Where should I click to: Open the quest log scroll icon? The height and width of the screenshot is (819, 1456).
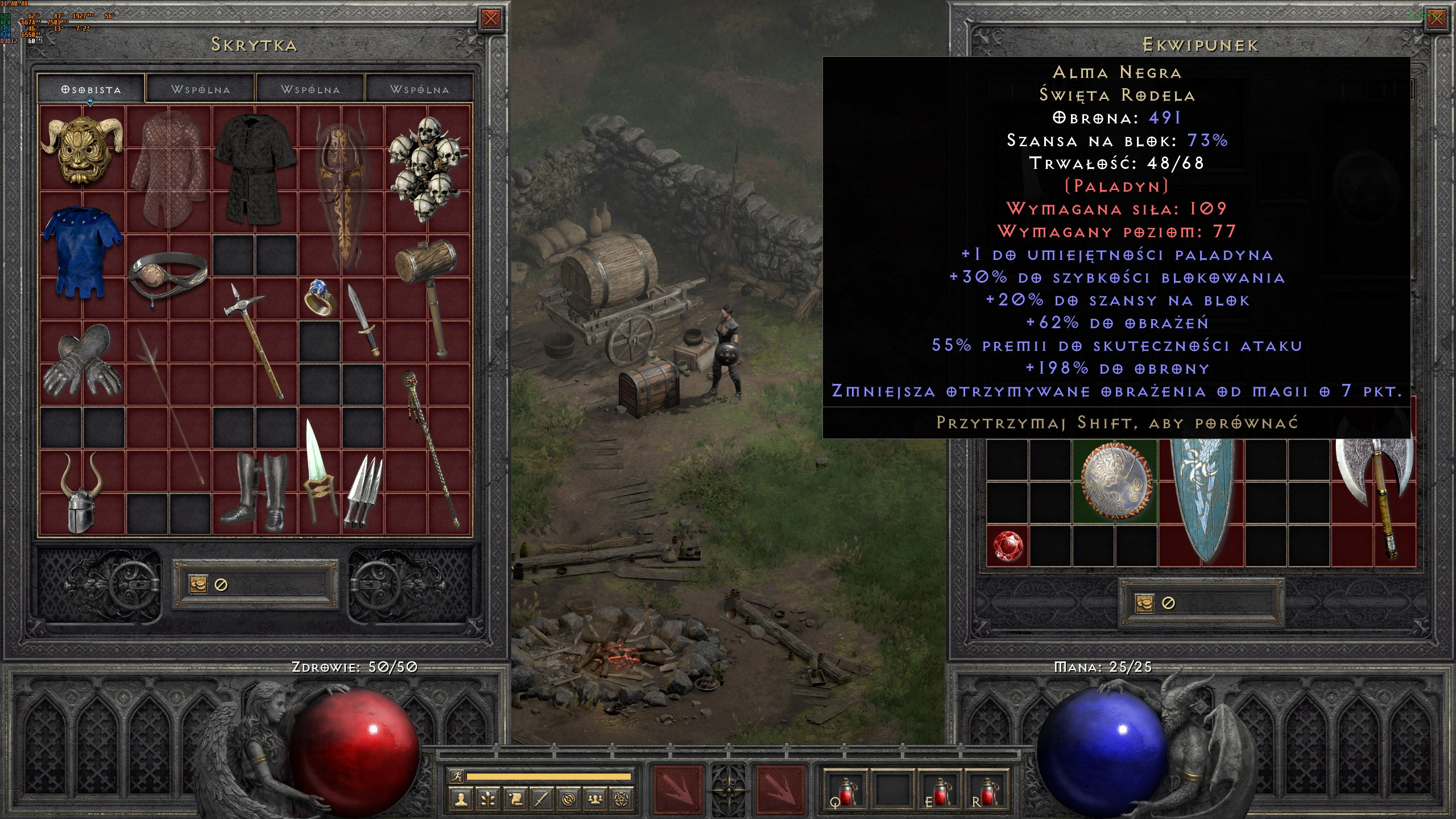[515, 800]
